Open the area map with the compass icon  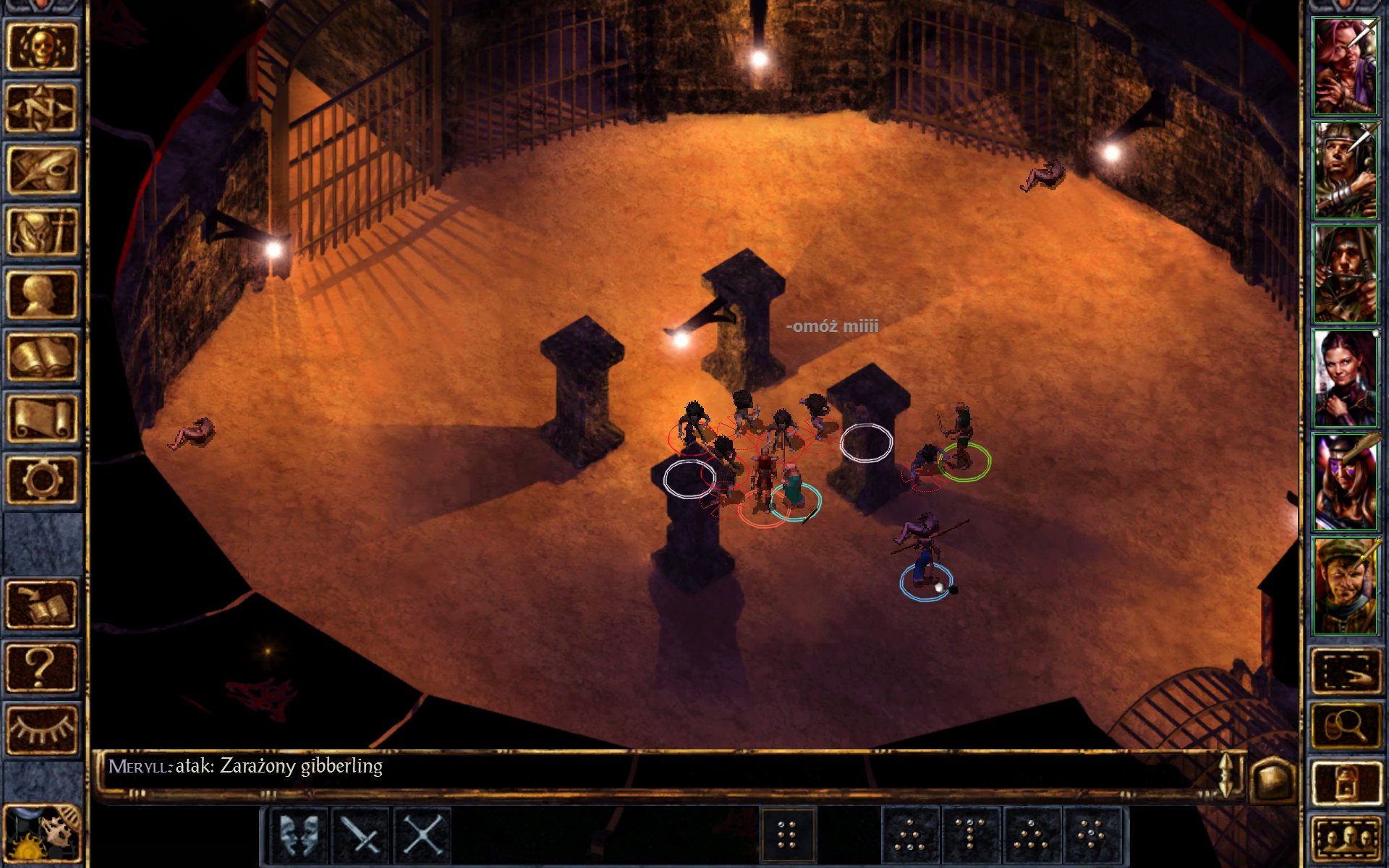coord(41,108)
